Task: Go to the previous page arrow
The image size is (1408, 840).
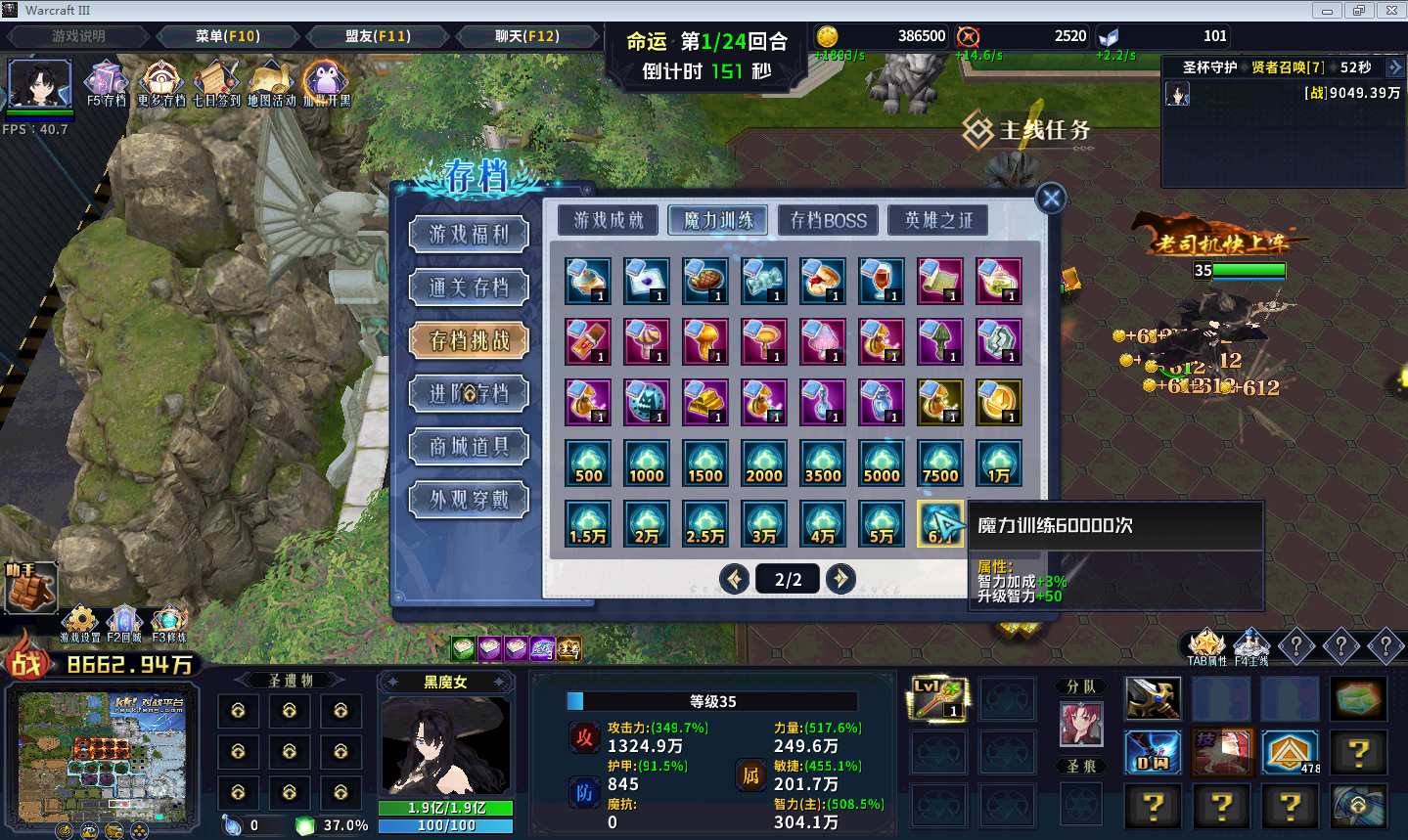Action: click(734, 579)
